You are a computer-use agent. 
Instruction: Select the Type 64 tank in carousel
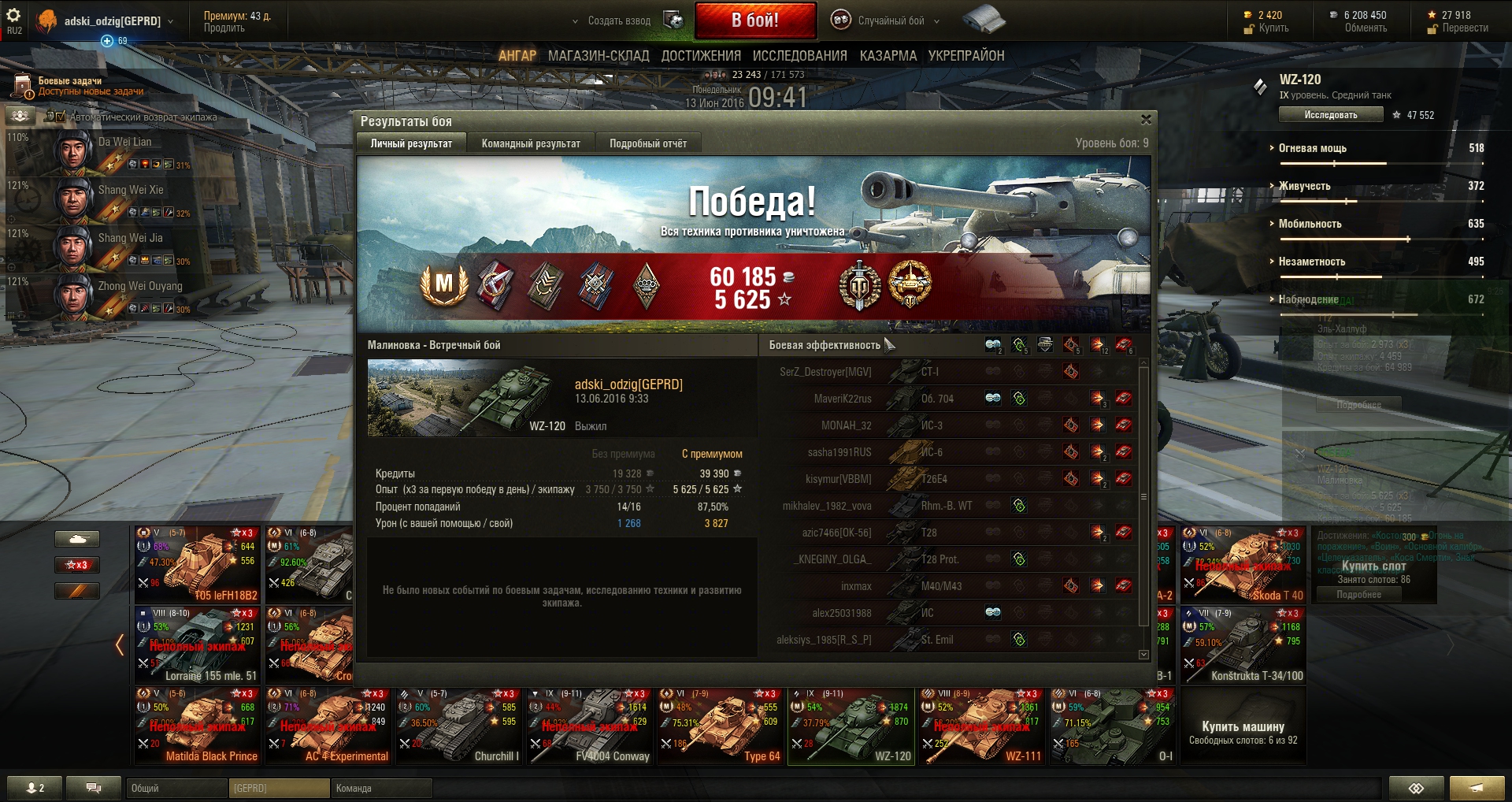point(721,726)
